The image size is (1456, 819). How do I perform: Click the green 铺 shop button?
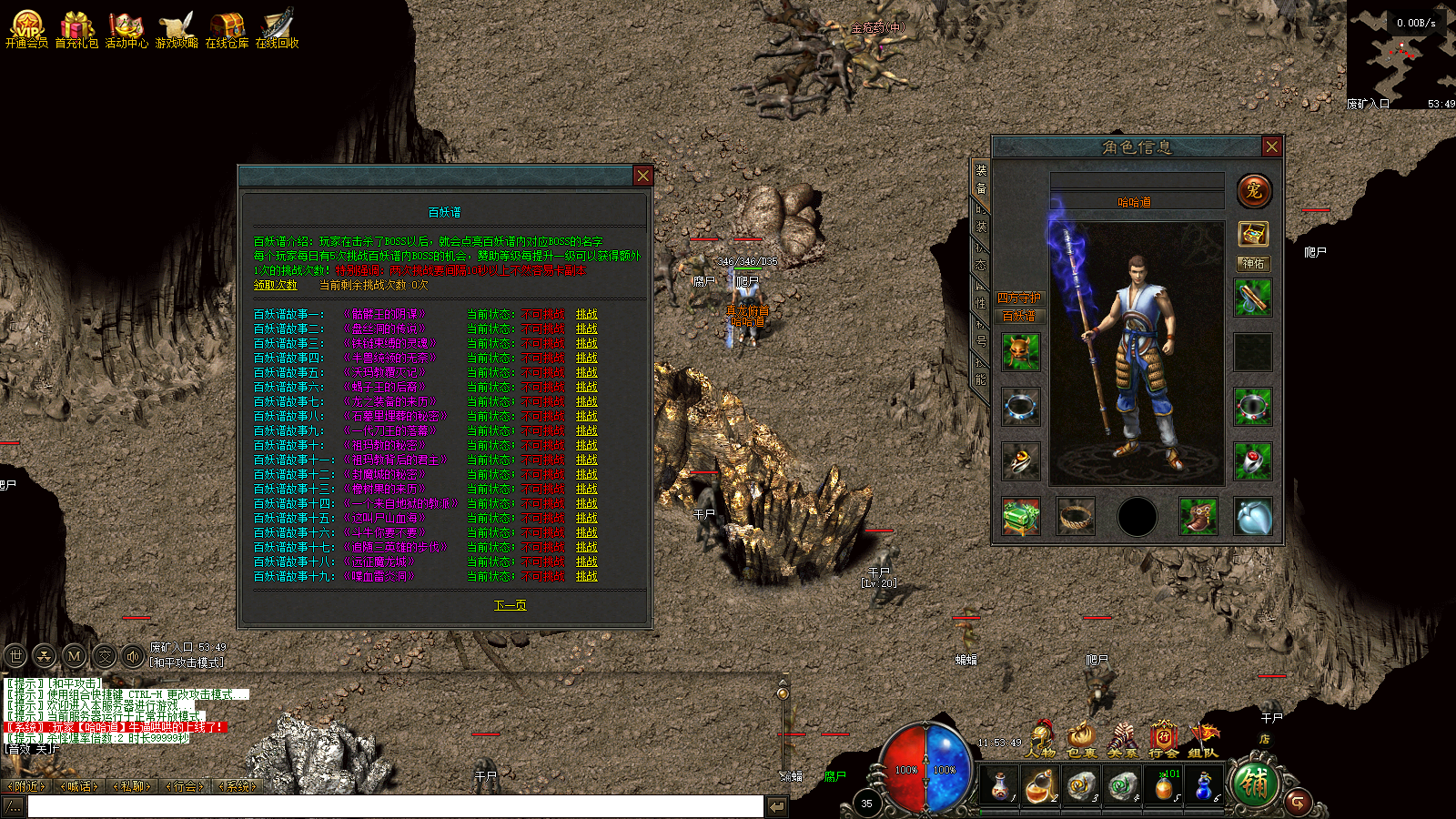[x=1254, y=784]
